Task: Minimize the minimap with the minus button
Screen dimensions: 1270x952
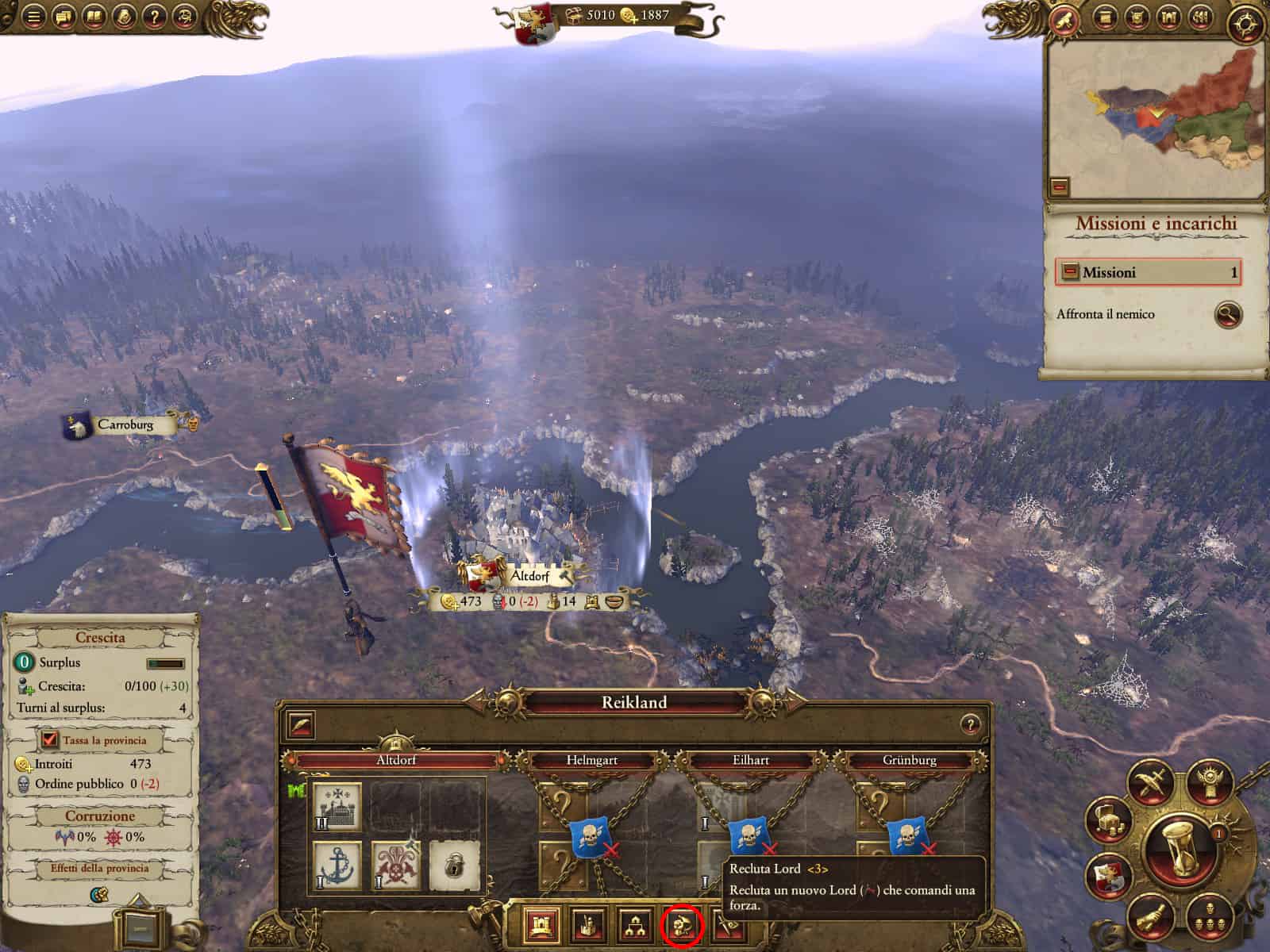Action: coord(1060,187)
